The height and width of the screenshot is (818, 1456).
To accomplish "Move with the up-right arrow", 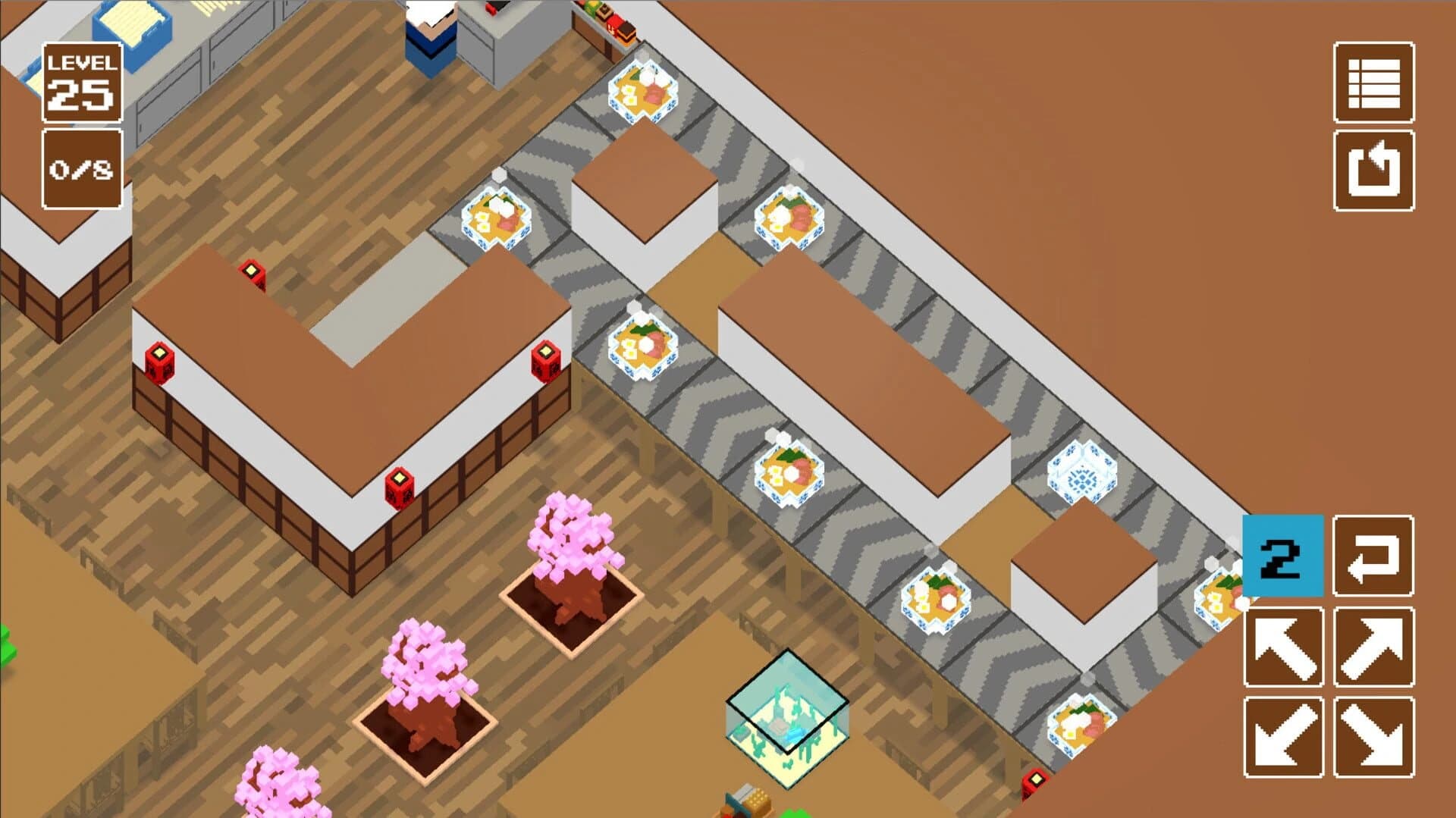I will point(1373,647).
